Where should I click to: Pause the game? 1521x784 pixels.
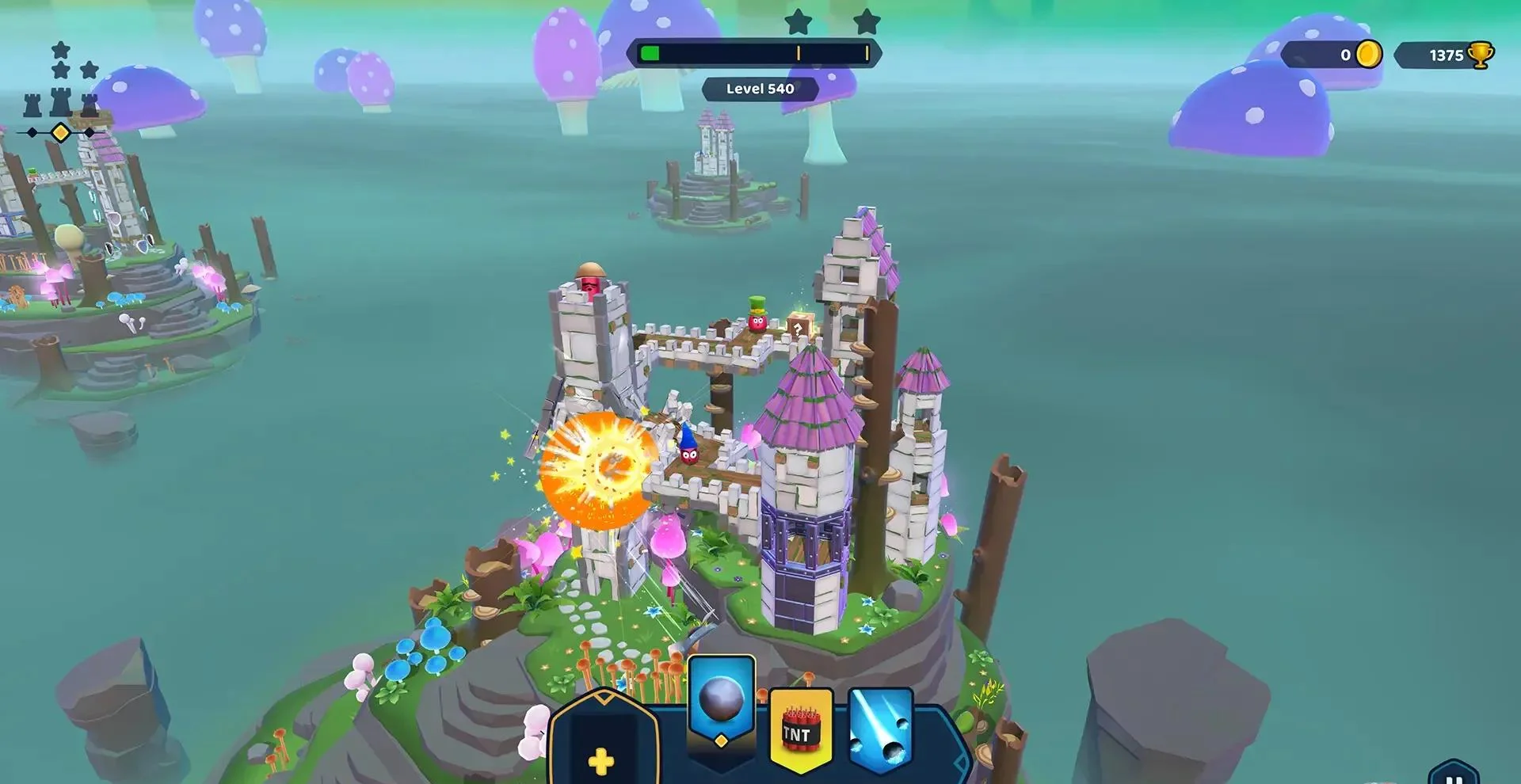click(x=1454, y=775)
